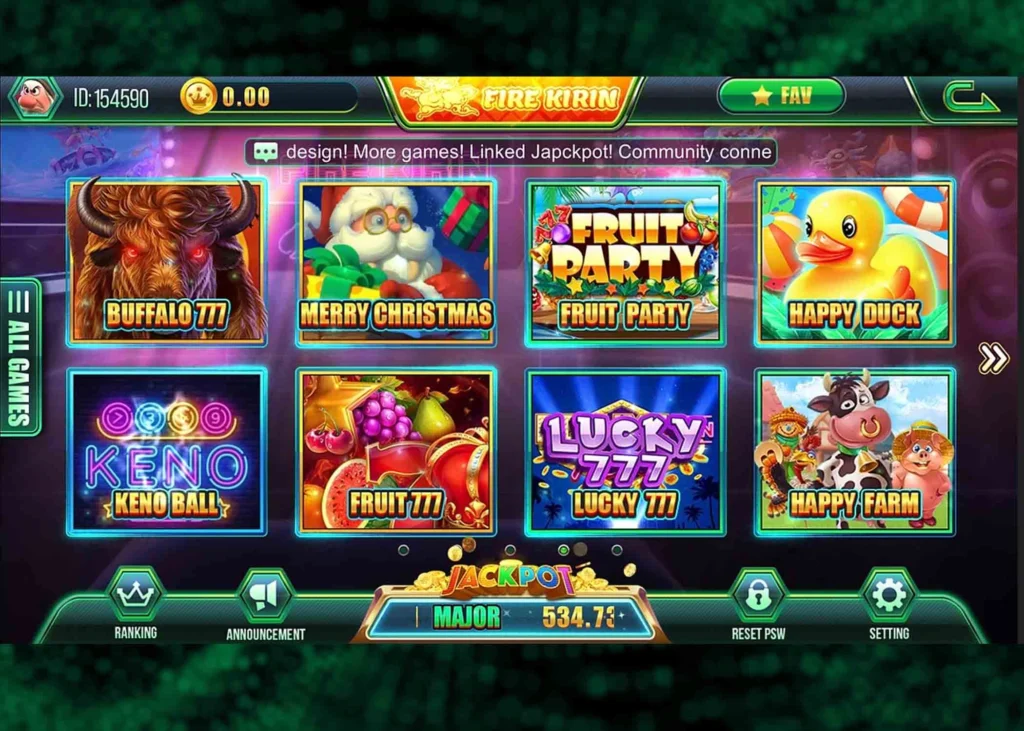Choose the Keno Ball game
The height and width of the screenshot is (731, 1024).
click(167, 452)
